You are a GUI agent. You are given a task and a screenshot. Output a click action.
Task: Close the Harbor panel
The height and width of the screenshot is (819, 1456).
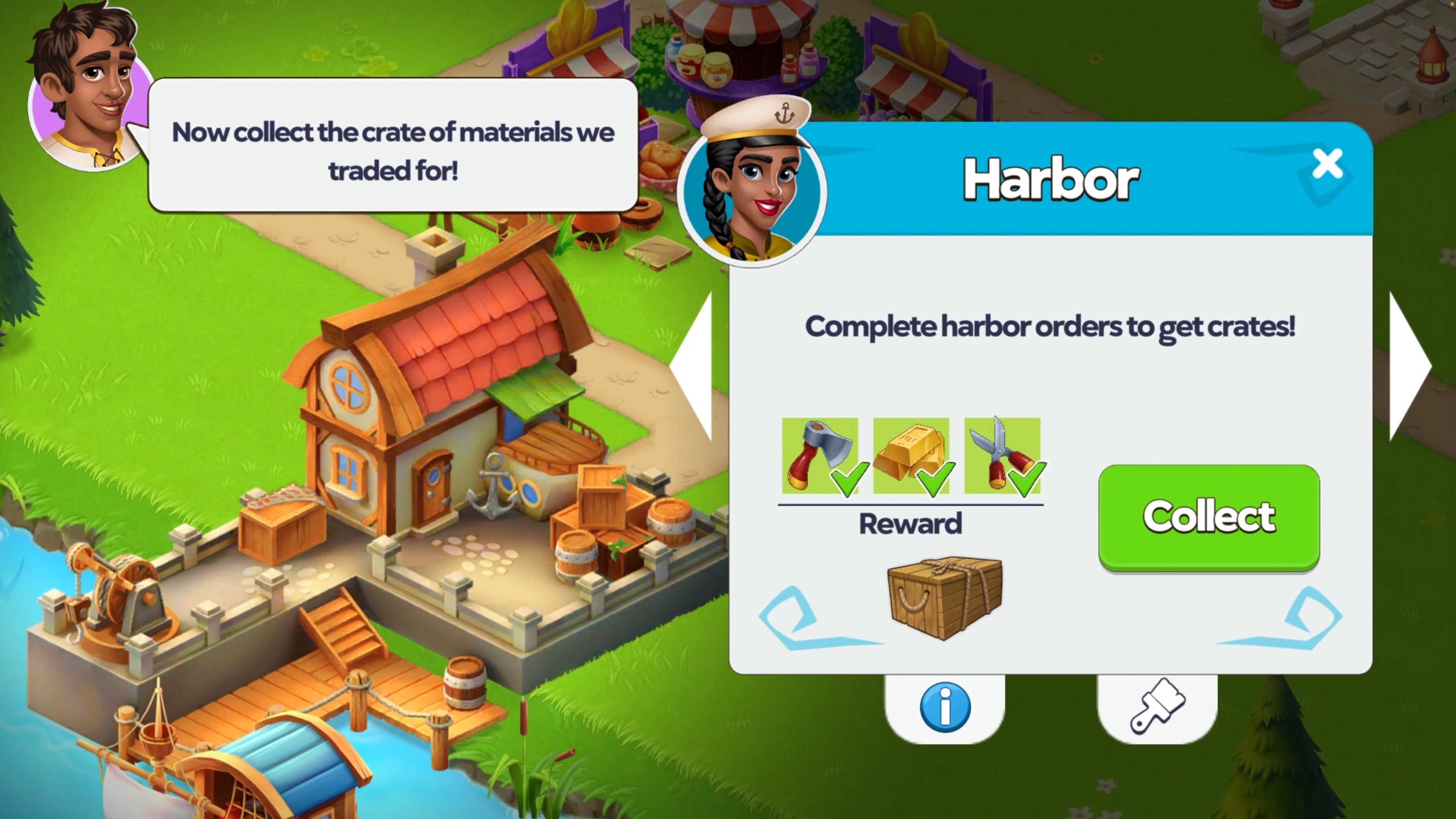pyautogui.click(x=1327, y=164)
